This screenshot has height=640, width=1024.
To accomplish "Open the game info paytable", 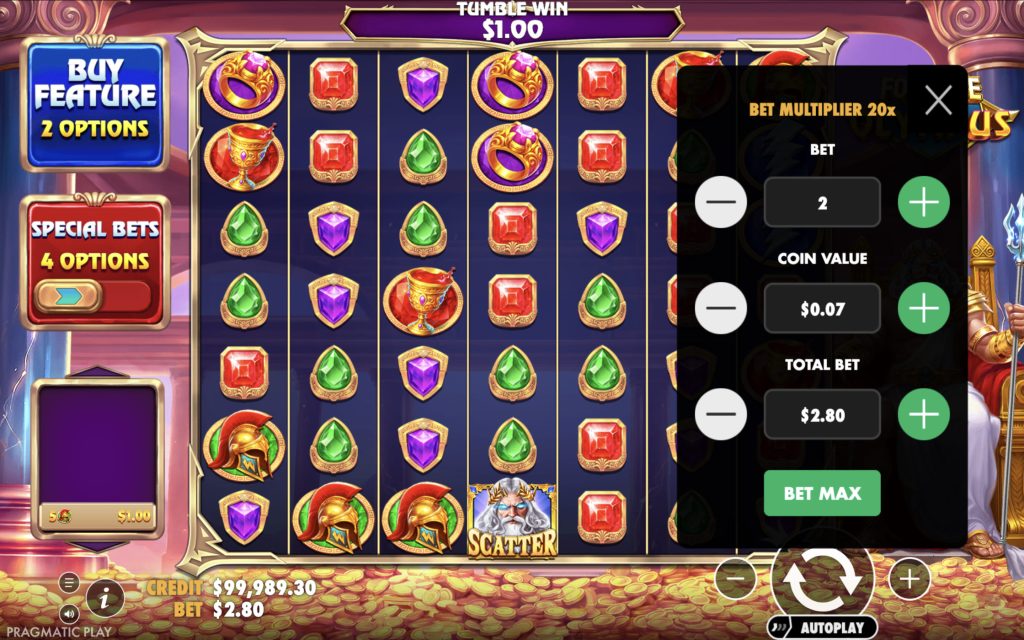I will (105, 598).
